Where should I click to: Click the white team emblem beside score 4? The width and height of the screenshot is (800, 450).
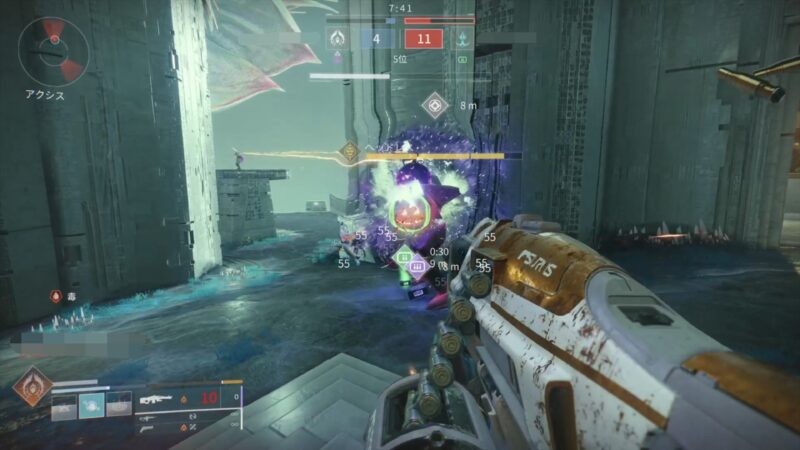(338, 40)
